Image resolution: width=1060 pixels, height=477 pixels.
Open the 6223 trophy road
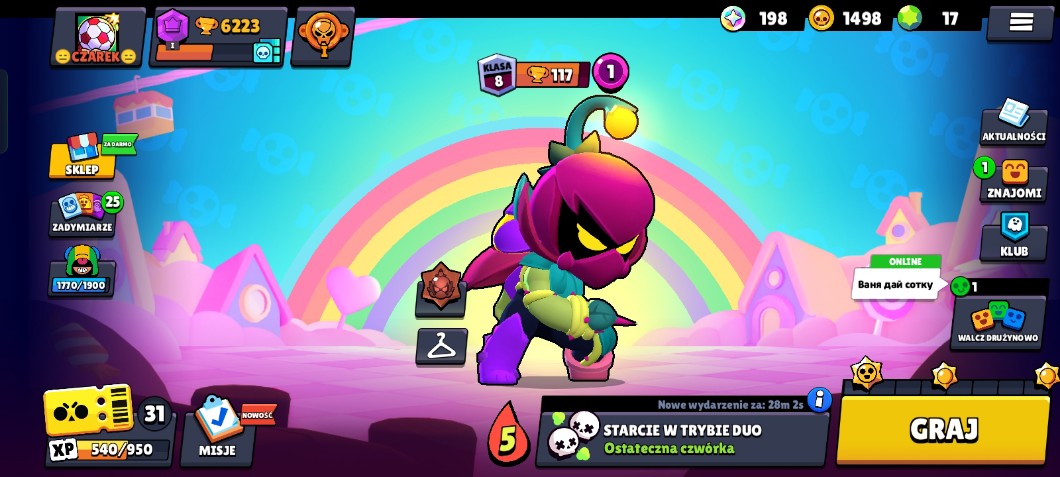click(219, 38)
